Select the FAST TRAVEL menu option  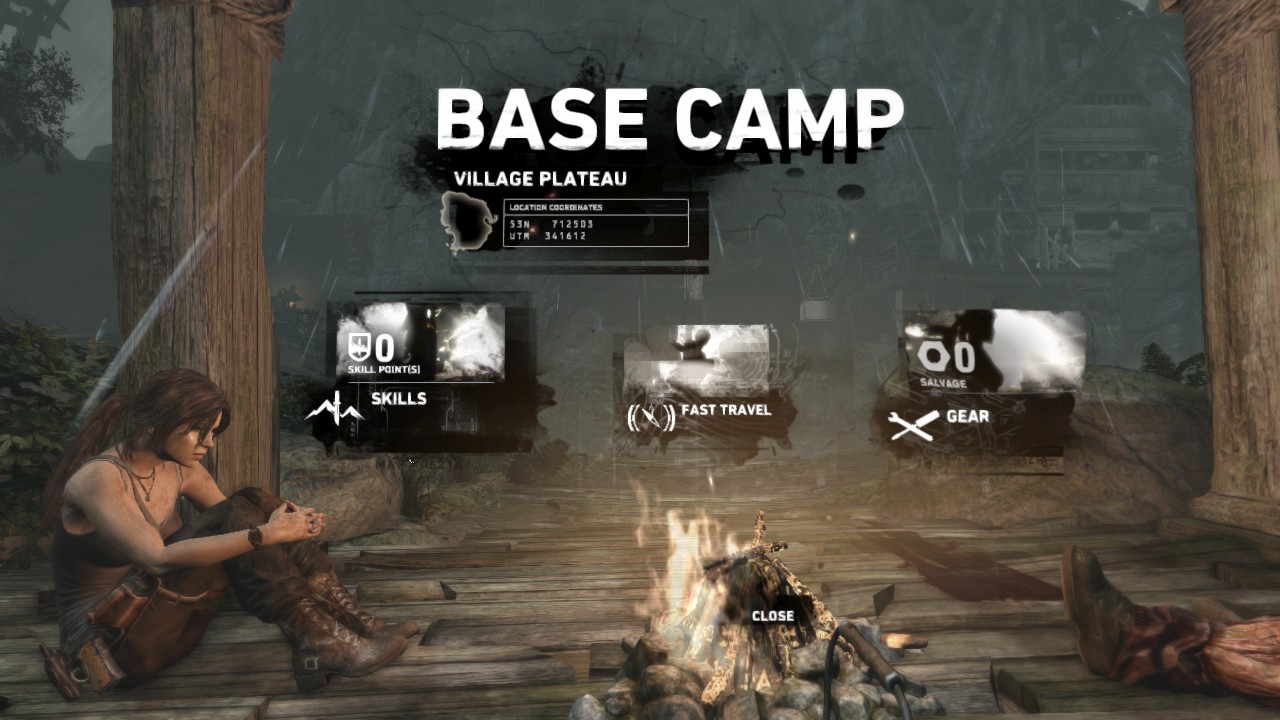pyautogui.click(x=725, y=410)
